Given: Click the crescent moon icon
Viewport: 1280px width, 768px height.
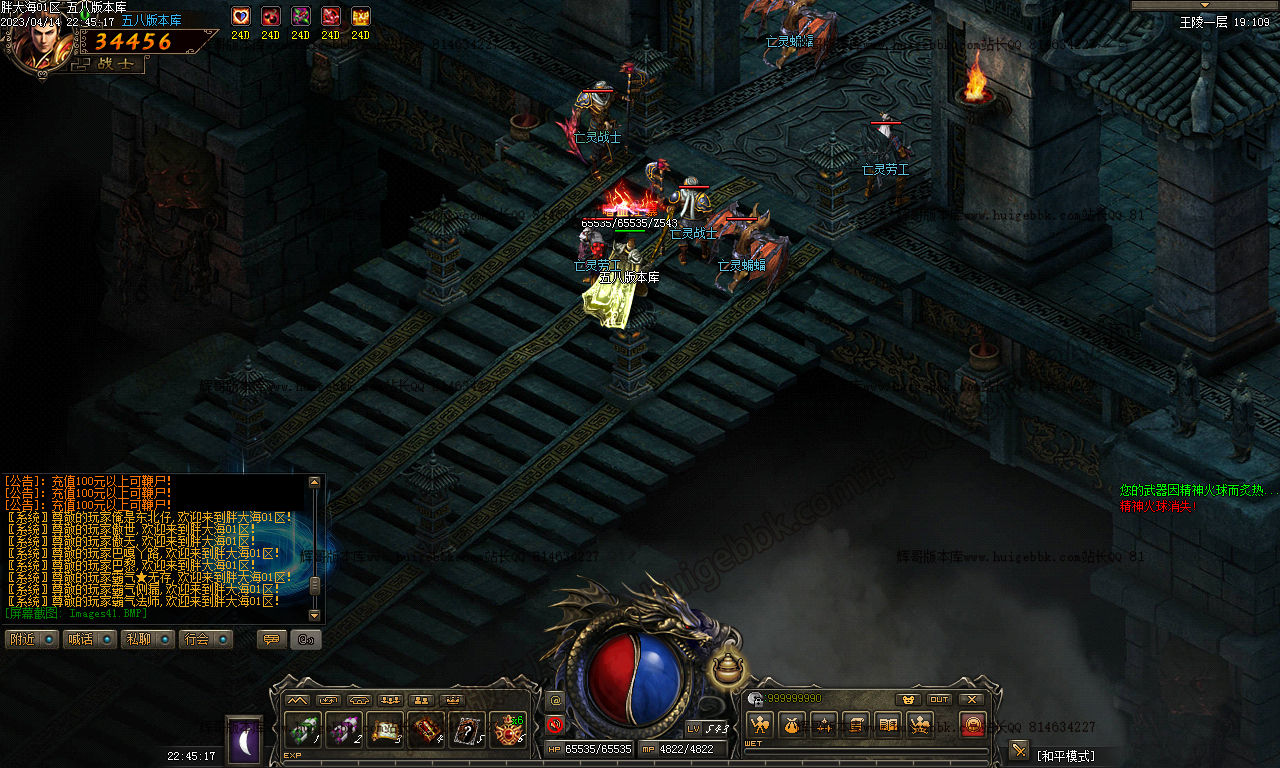Looking at the screenshot, I should point(244,741).
